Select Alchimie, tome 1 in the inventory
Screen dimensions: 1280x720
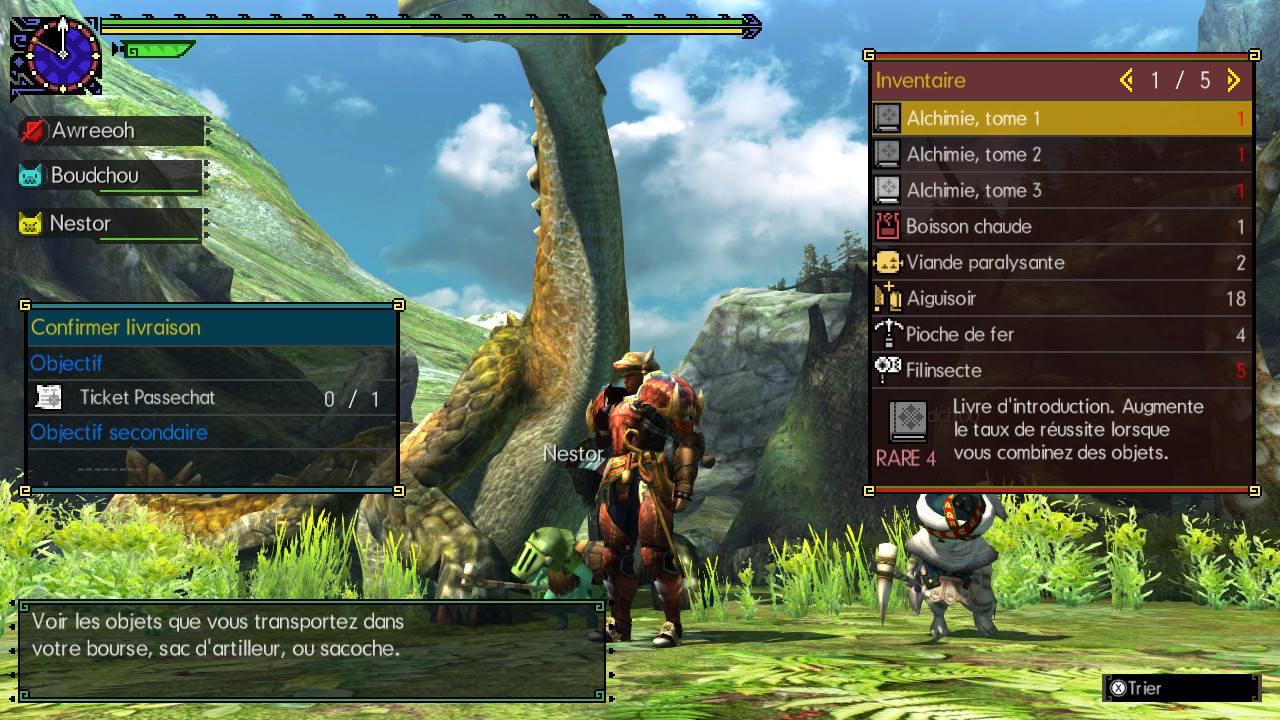1060,119
